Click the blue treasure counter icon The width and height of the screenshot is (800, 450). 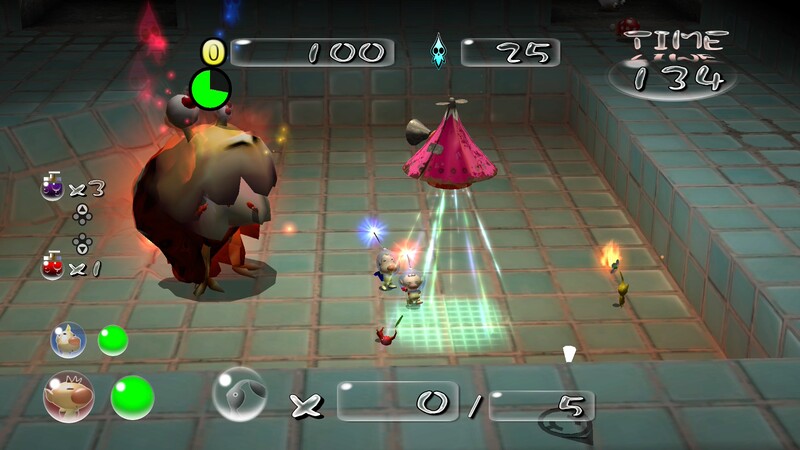438,52
